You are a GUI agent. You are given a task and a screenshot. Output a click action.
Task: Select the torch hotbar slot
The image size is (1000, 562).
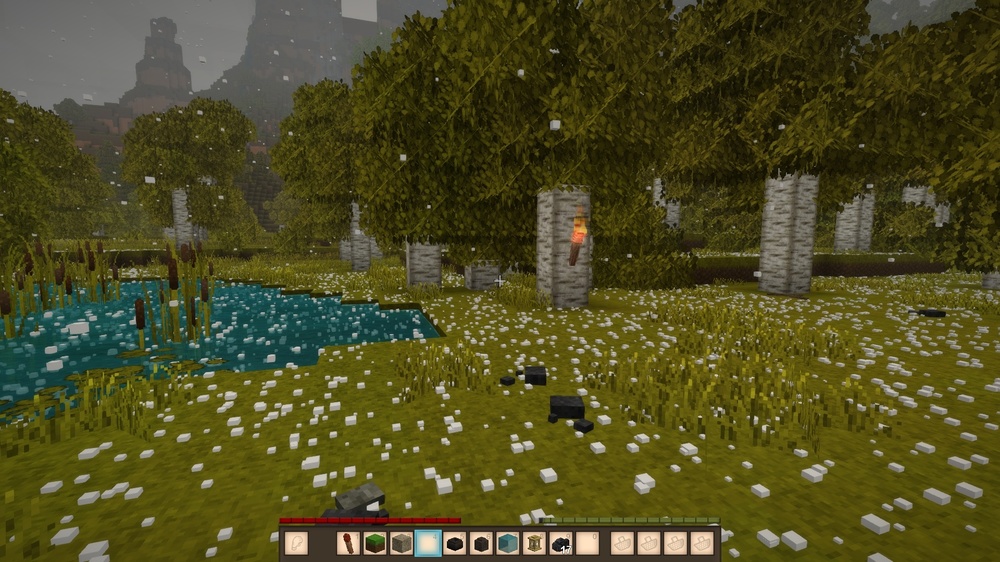coord(349,543)
